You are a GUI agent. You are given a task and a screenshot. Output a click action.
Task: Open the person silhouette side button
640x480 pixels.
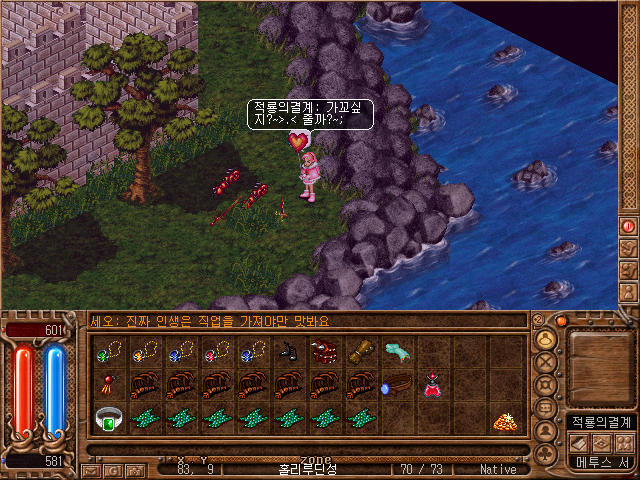coord(629,293)
